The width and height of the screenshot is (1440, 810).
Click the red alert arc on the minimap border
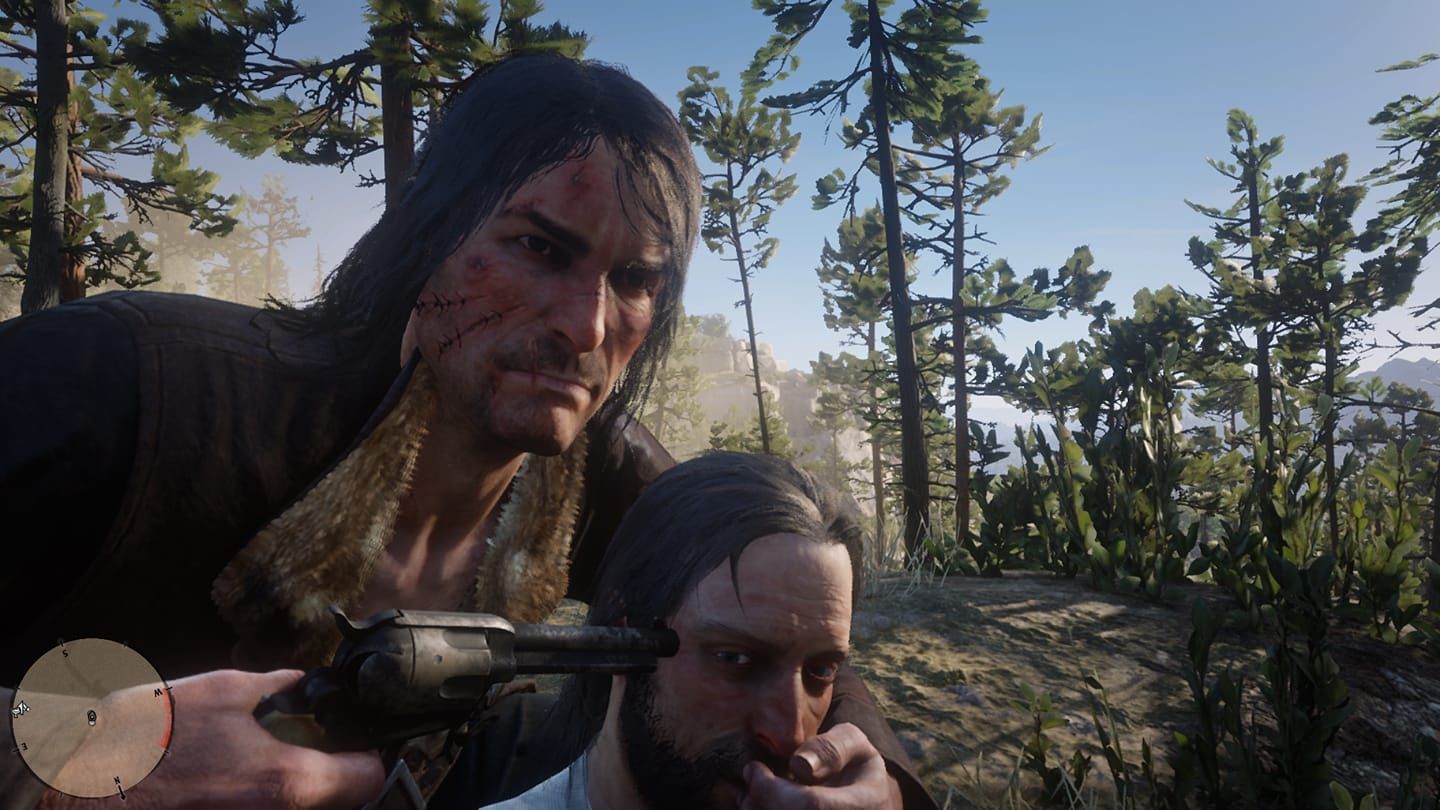click(x=164, y=720)
